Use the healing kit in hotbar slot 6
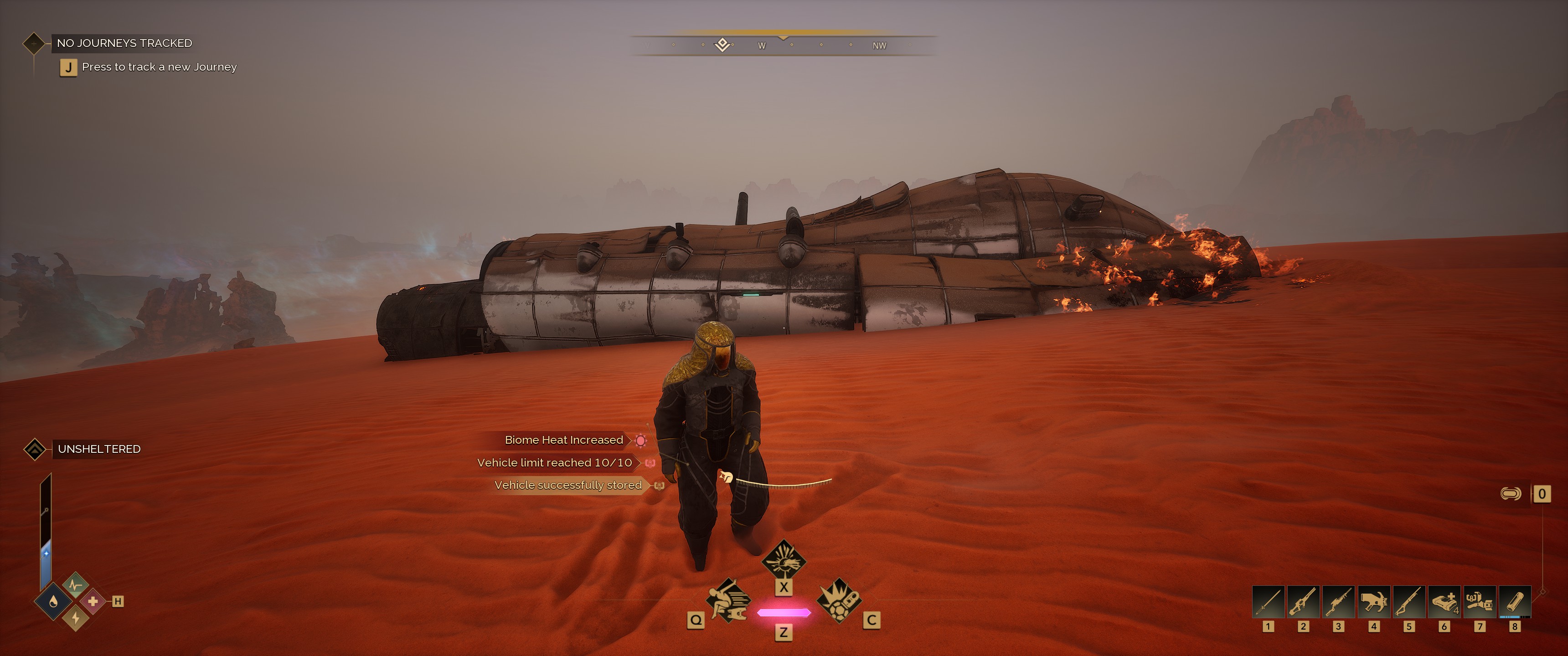1568x656 pixels. [x=1444, y=602]
